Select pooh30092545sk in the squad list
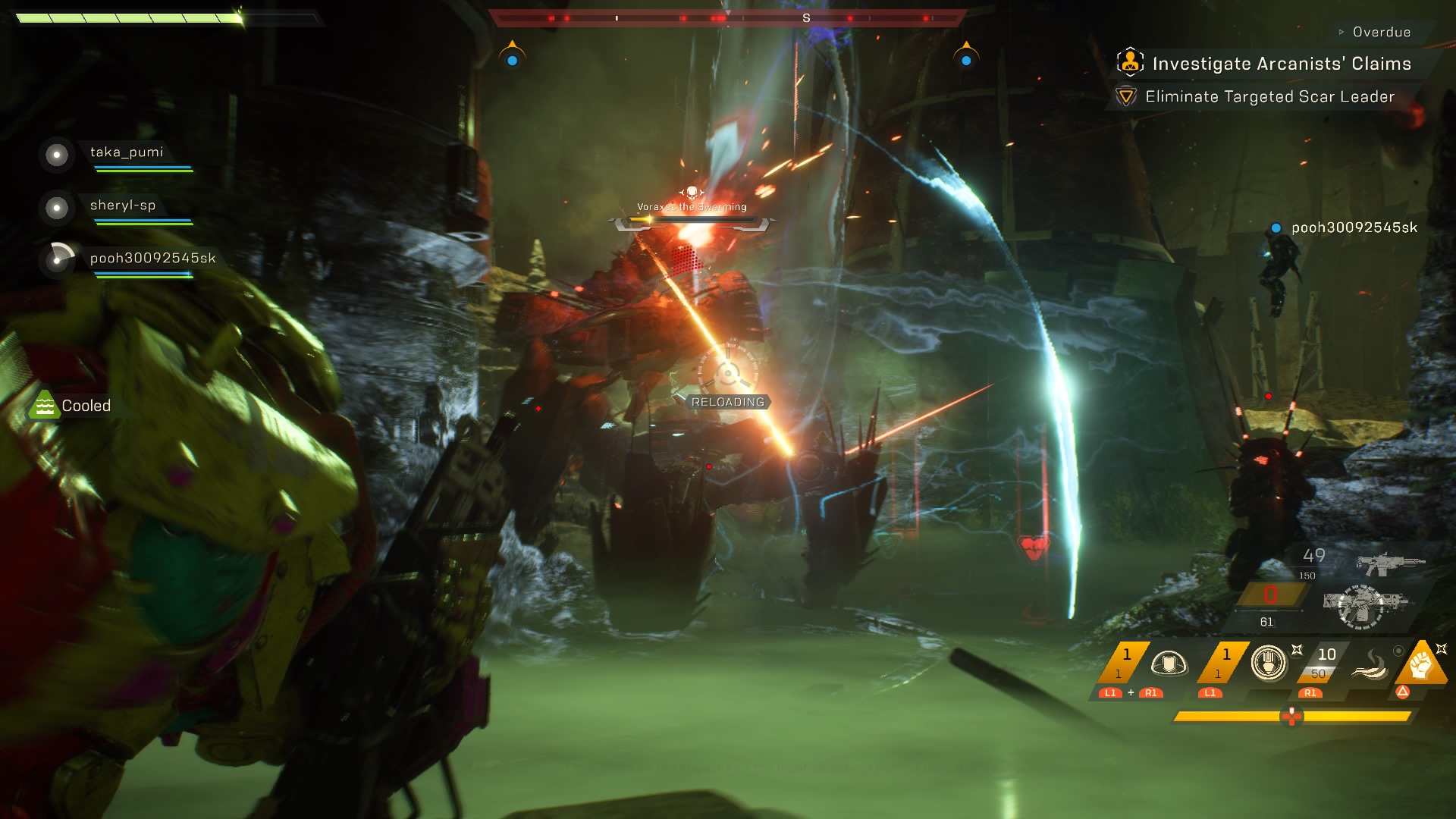1456x819 pixels. (152, 259)
